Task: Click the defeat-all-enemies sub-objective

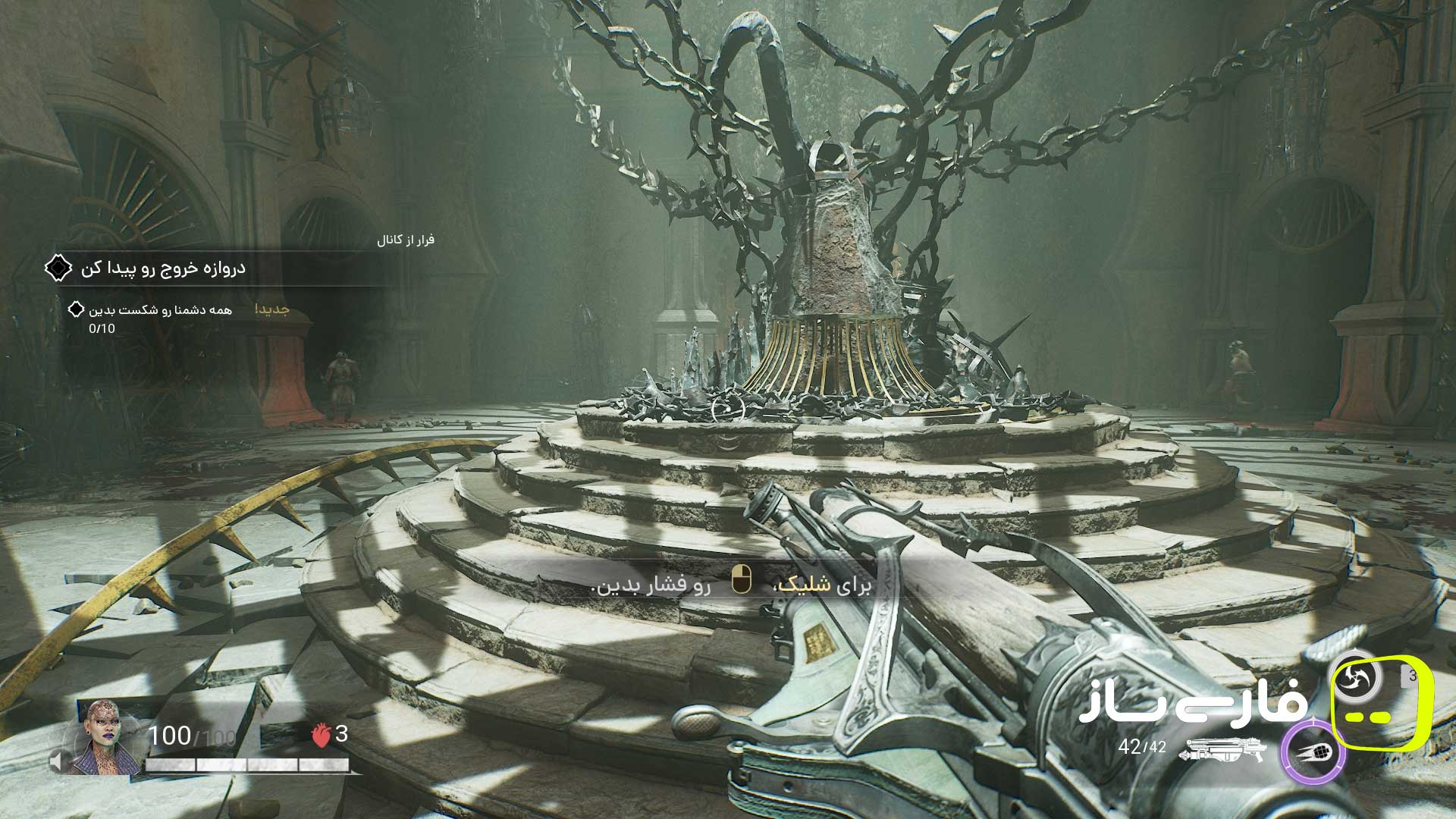Action: click(160, 310)
